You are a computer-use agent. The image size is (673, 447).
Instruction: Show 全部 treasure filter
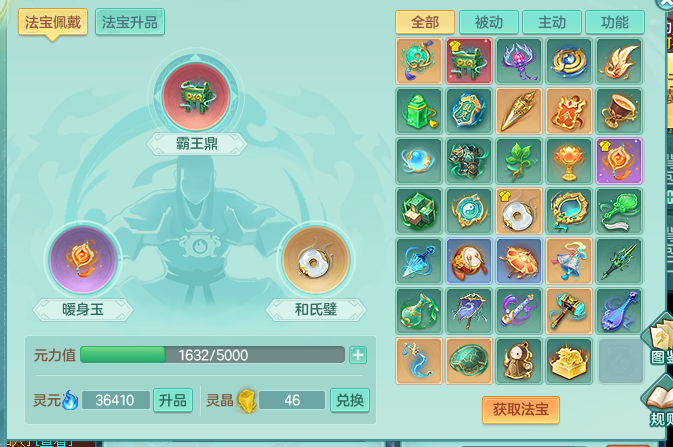(424, 23)
